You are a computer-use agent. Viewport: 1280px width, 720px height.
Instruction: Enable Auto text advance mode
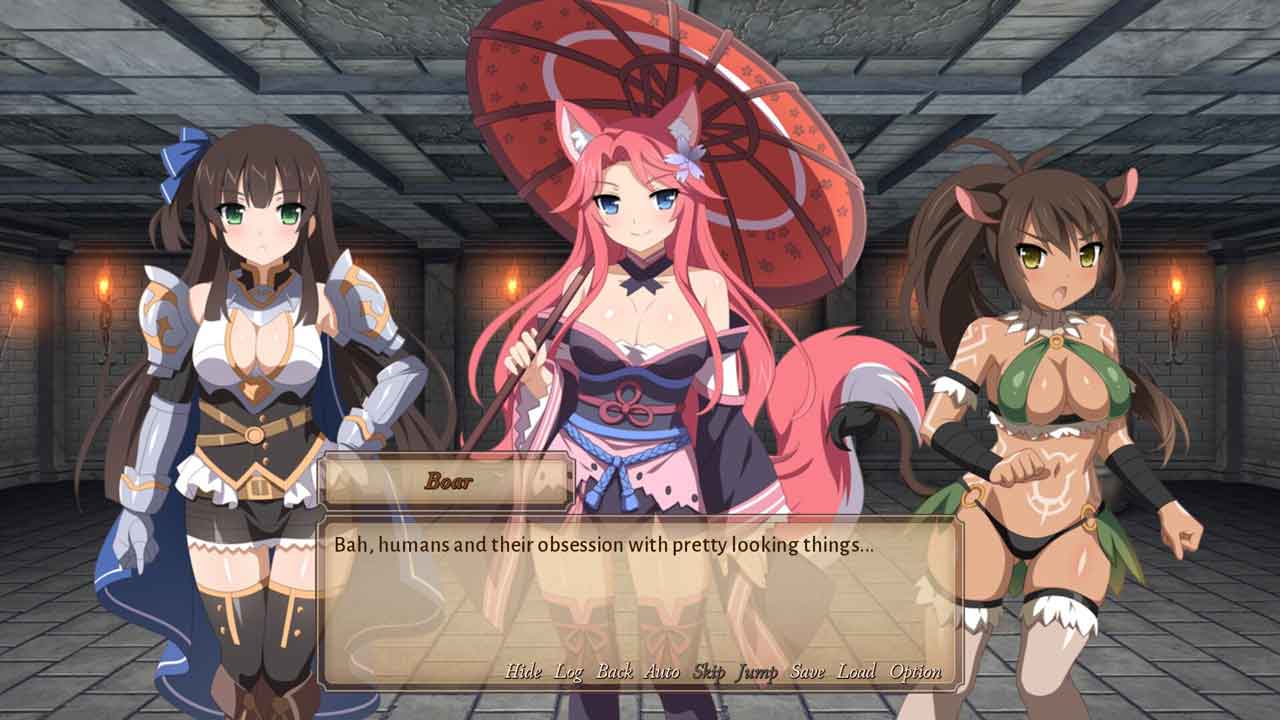tap(661, 671)
